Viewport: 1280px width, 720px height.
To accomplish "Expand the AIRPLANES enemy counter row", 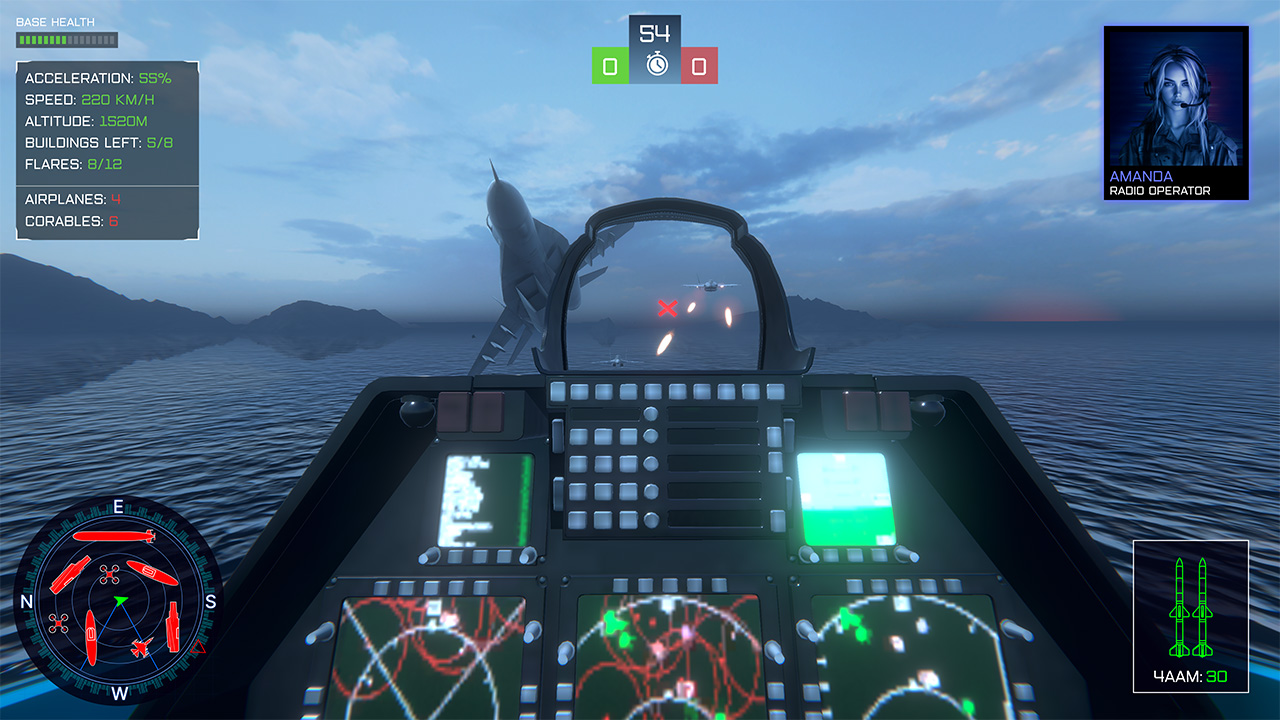I will click(70, 199).
